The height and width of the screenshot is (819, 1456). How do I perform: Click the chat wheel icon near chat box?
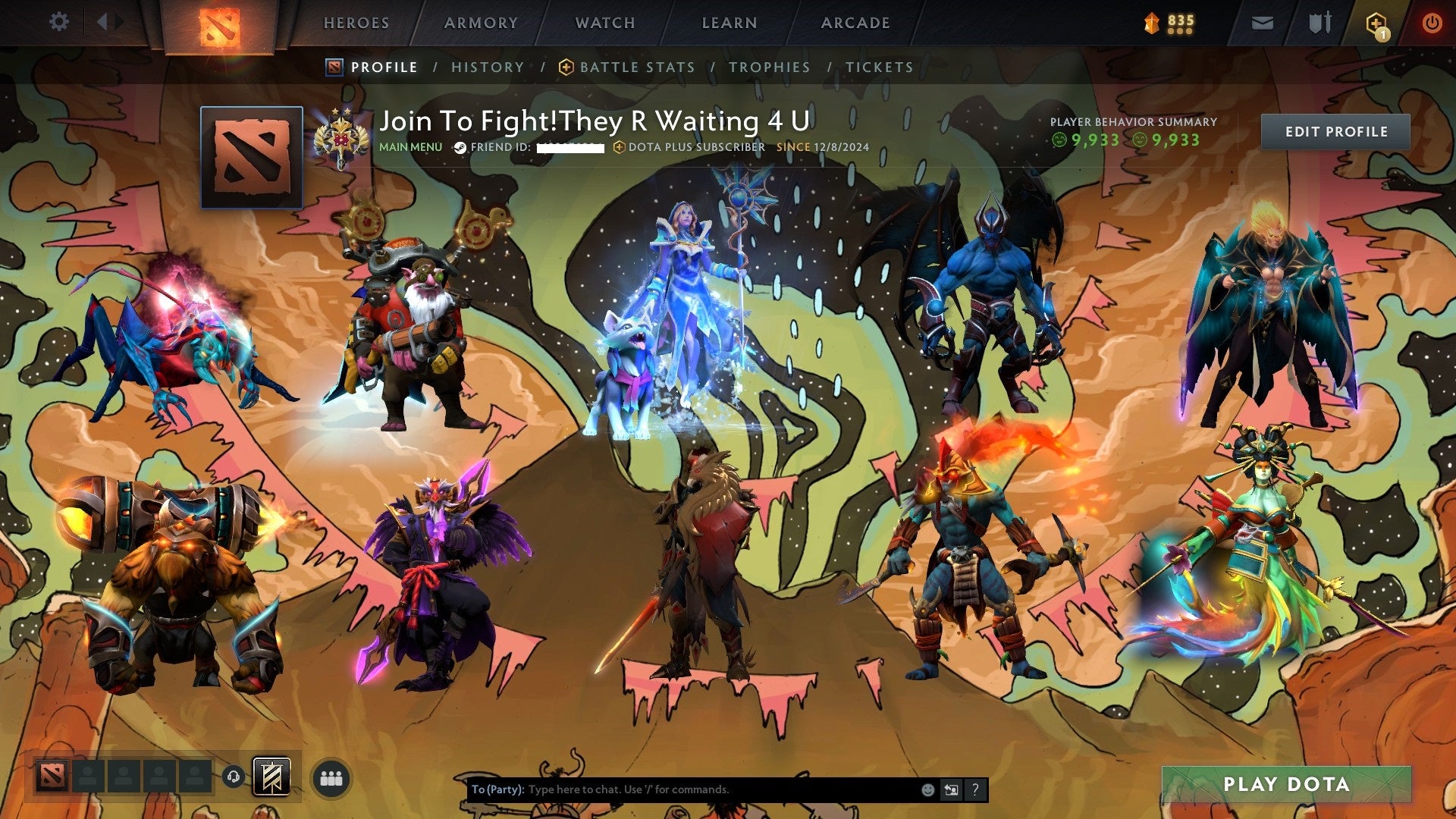(x=950, y=789)
